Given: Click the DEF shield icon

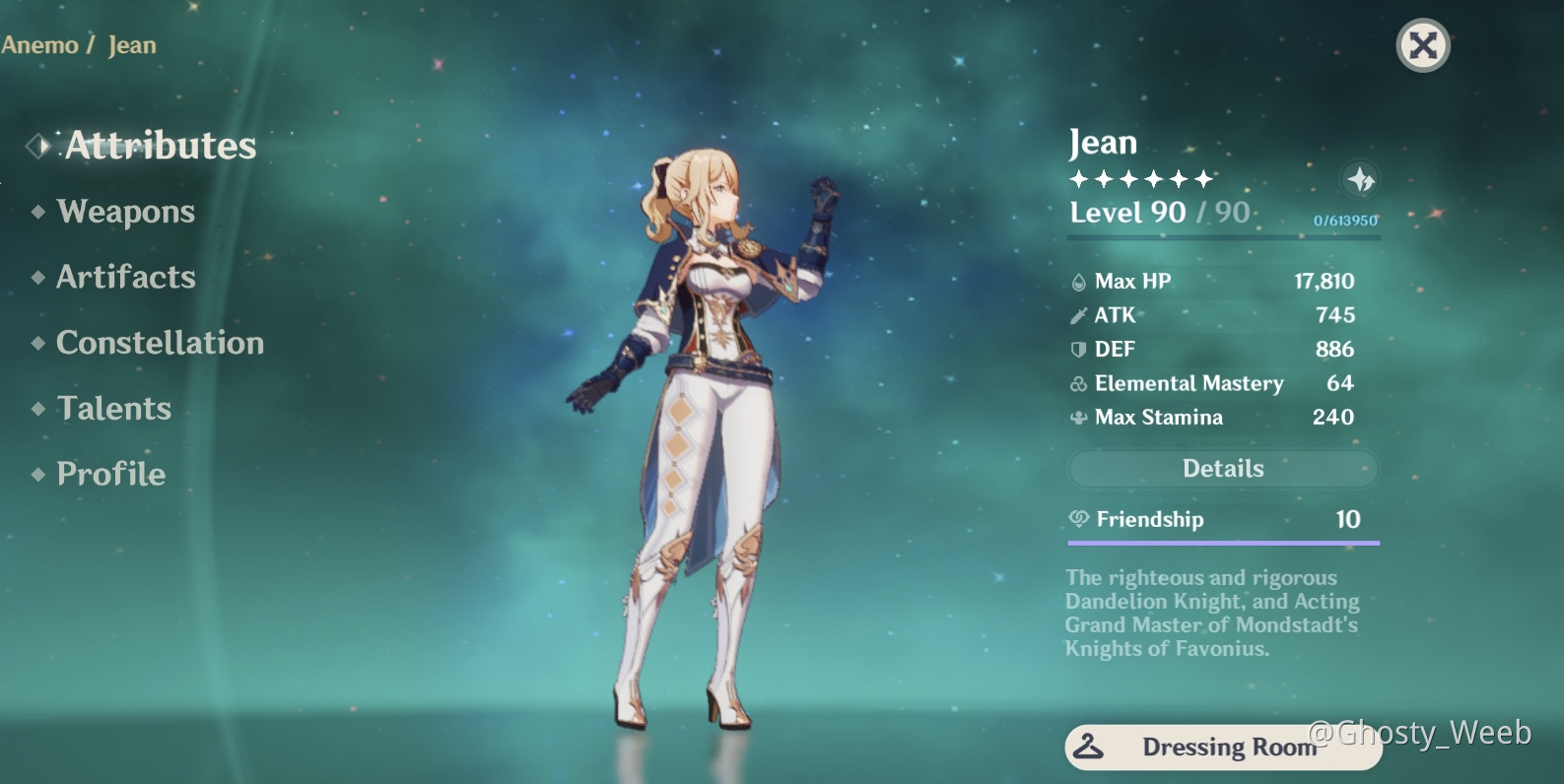Looking at the screenshot, I should 1078,350.
